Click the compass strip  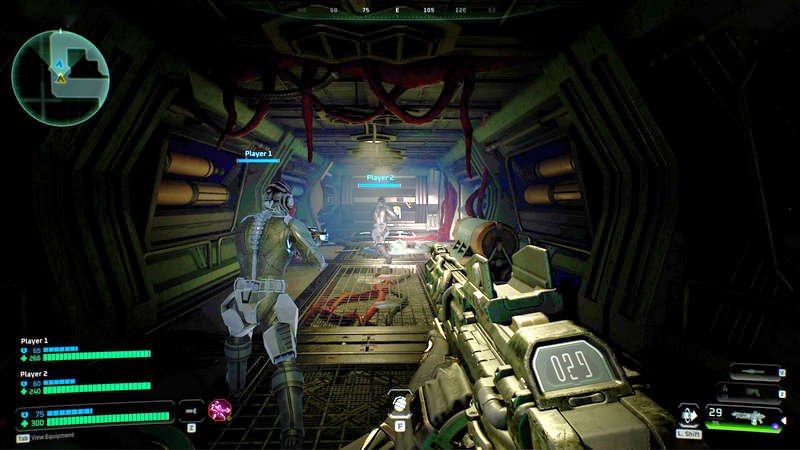point(398,9)
